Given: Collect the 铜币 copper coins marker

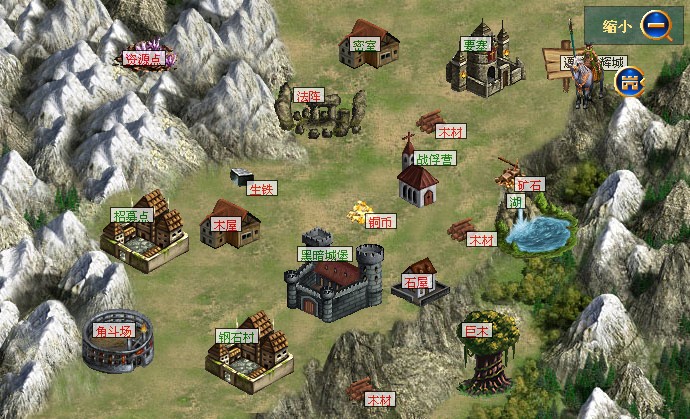Looking at the screenshot, I should coord(380,221).
